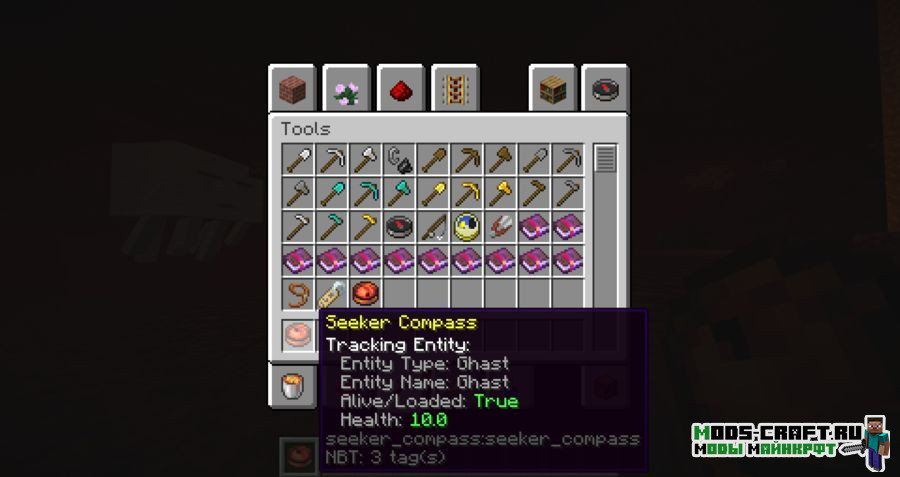Pick up the diamond hoe
Viewport: 900px width, 477px height.
[331, 226]
